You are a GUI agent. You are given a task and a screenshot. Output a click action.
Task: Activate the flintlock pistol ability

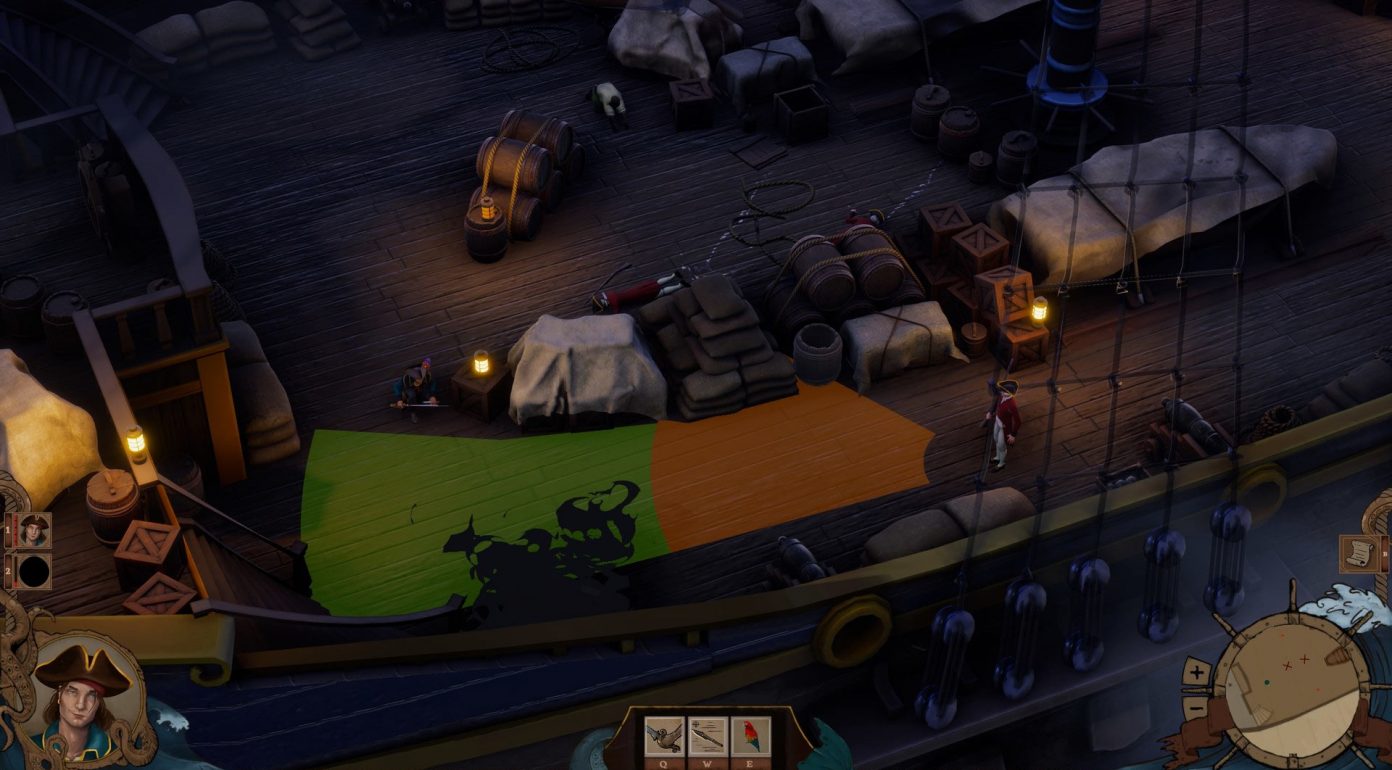click(x=664, y=735)
